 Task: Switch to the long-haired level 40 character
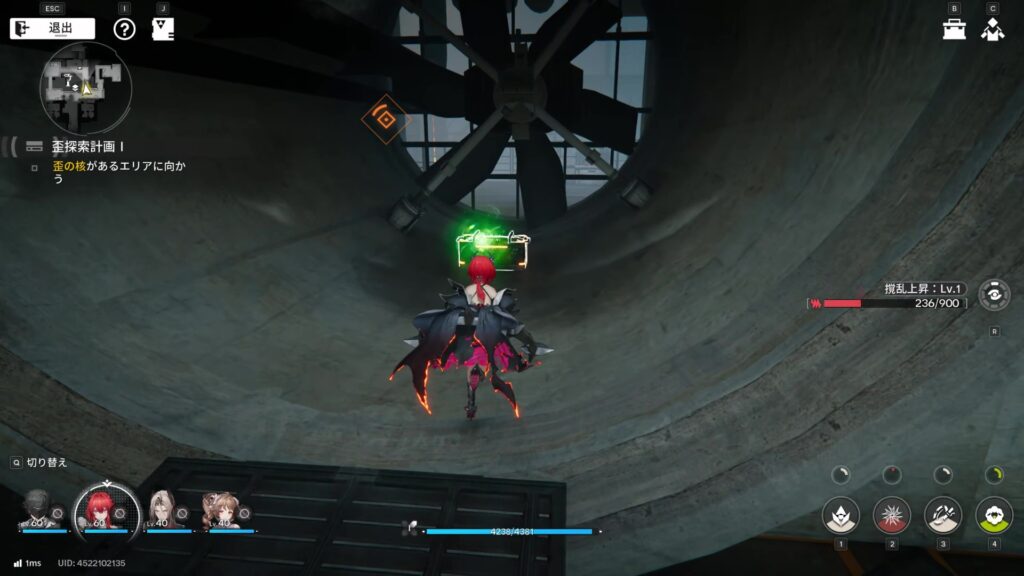click(161, 511)
